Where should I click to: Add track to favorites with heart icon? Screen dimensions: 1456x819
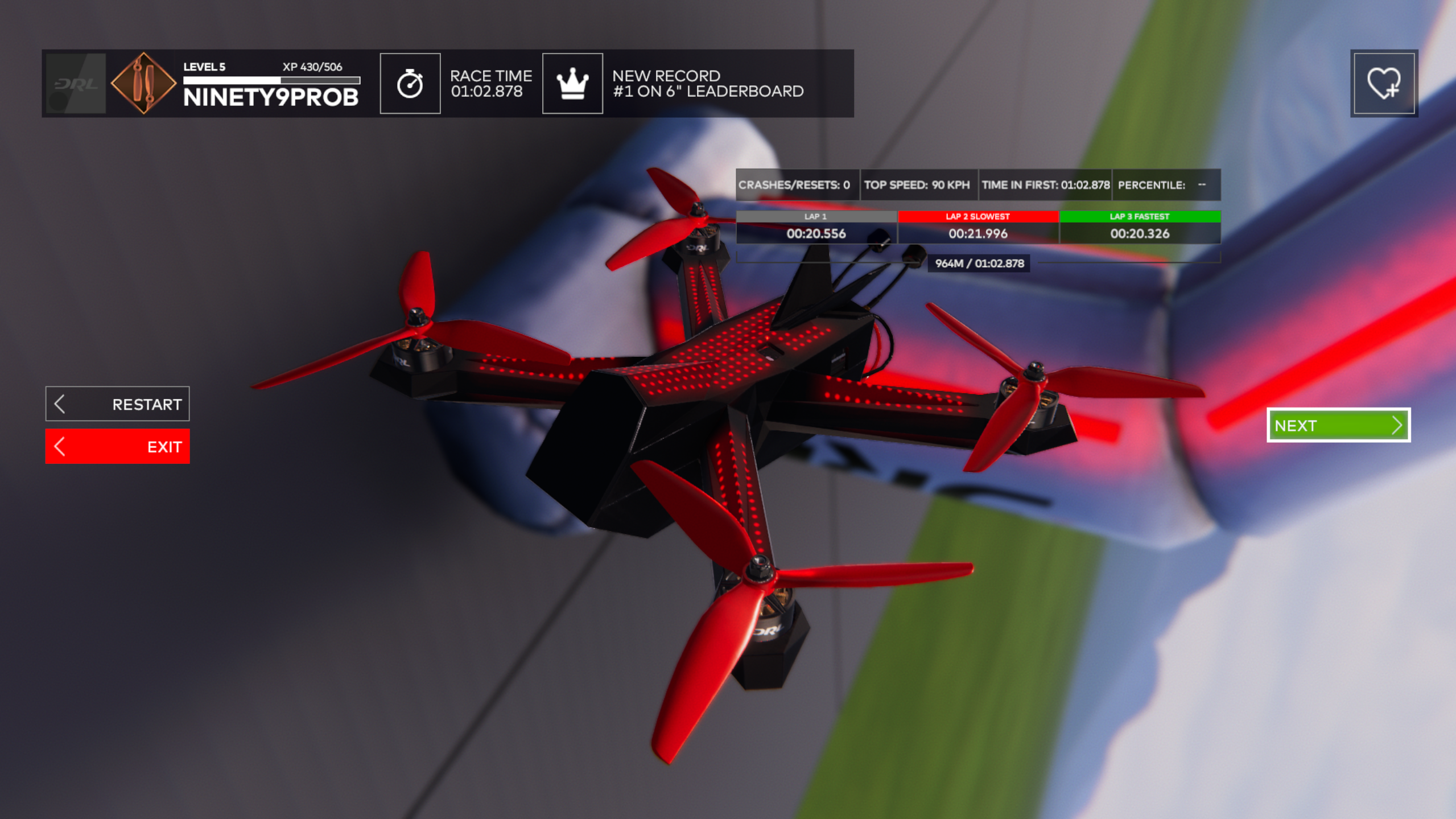[x=1384, y=84]
